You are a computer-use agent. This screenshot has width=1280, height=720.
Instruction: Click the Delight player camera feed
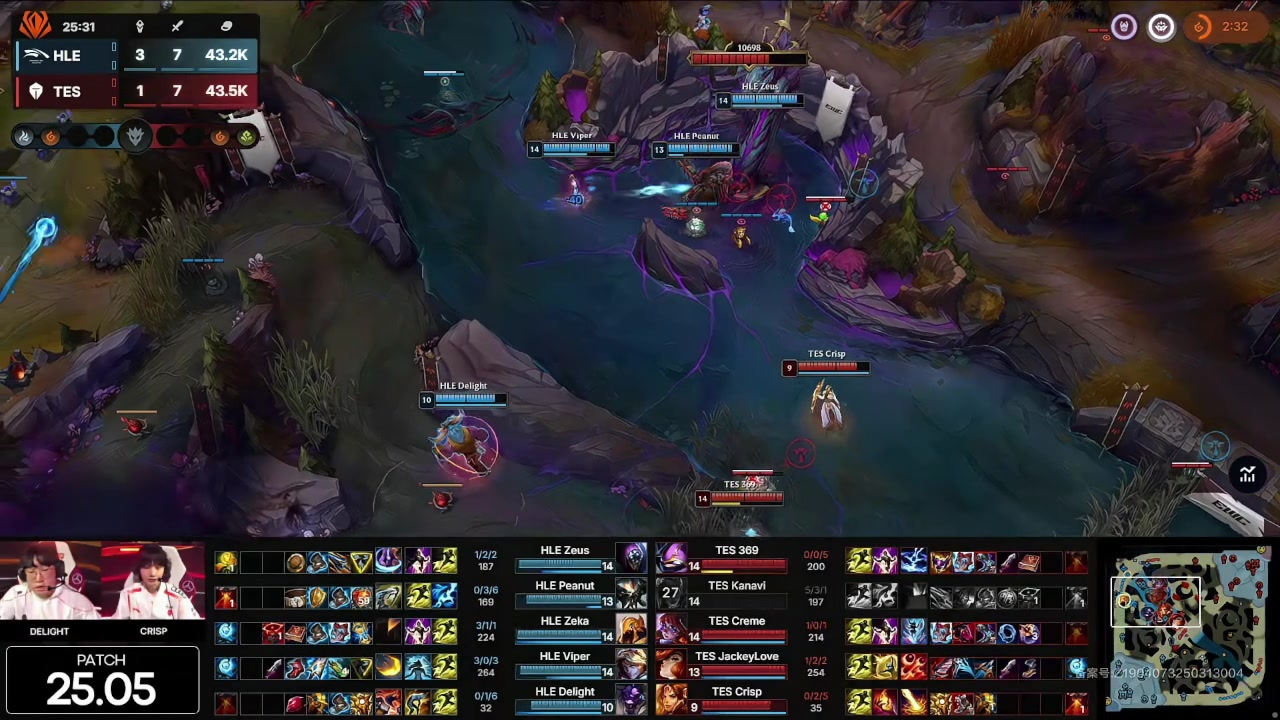[x=49, y=586]
